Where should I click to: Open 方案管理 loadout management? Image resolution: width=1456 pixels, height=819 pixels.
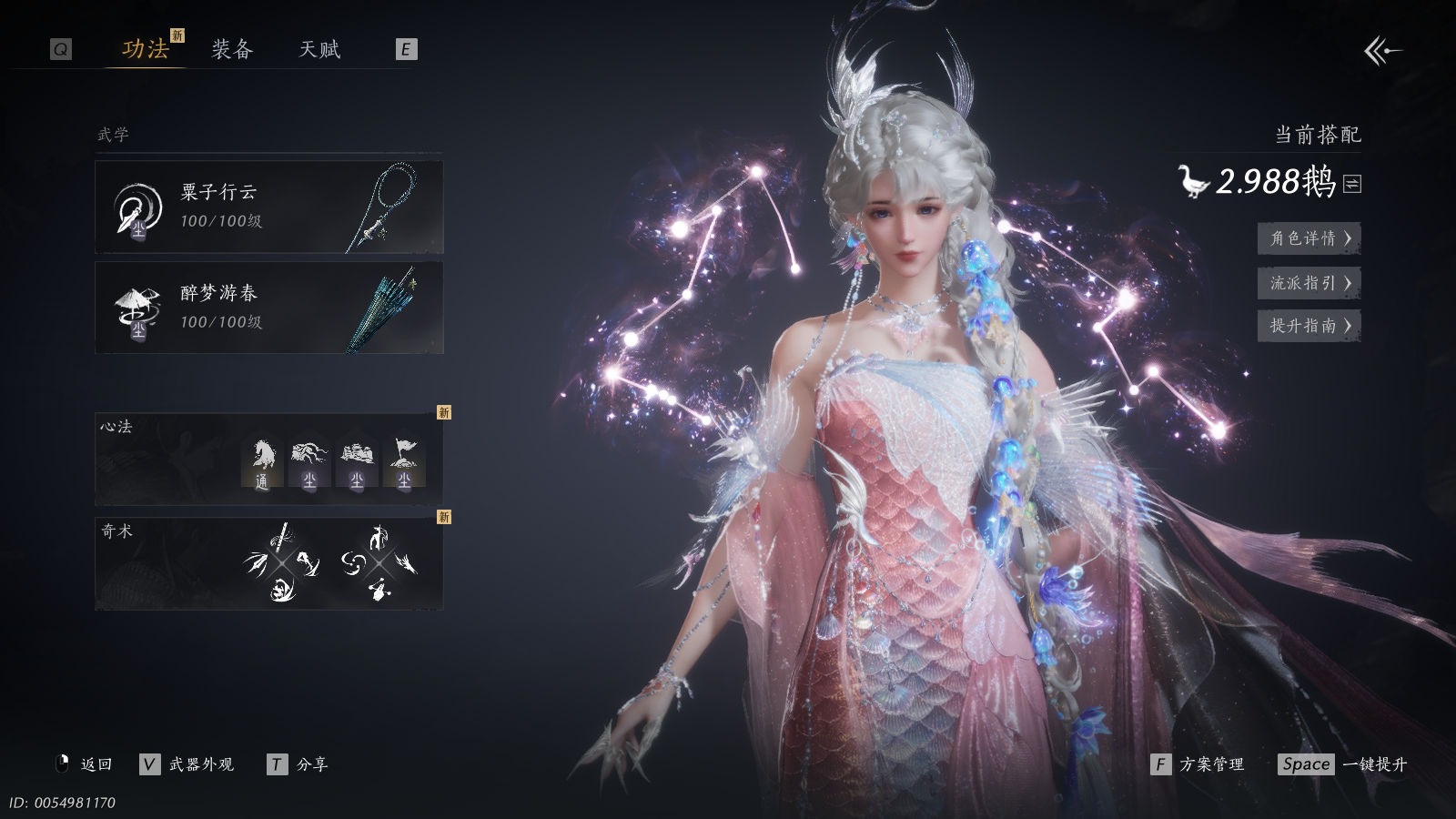(1198, 764)
